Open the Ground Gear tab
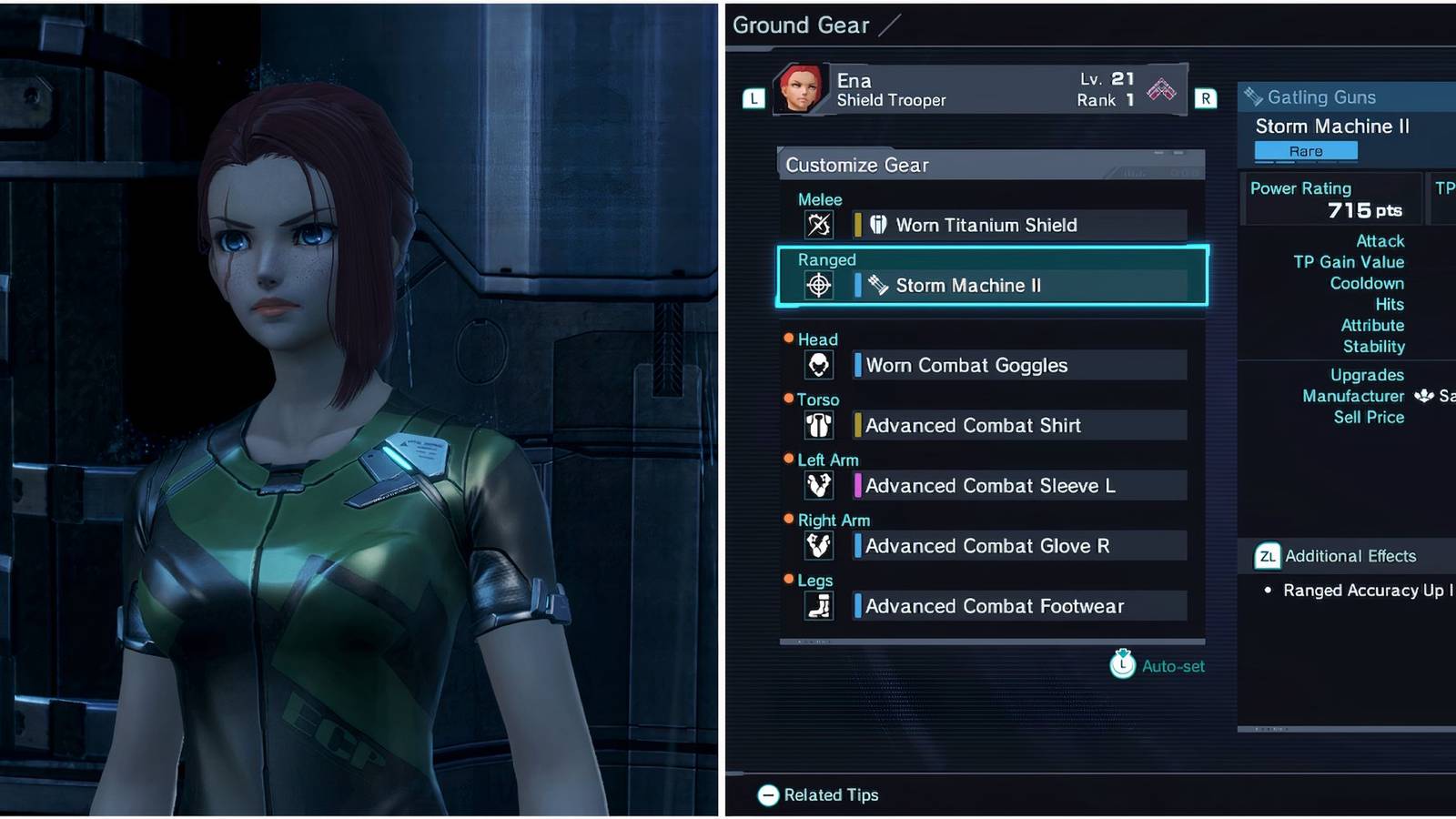The image size is (1456, 819). (801, 25)
